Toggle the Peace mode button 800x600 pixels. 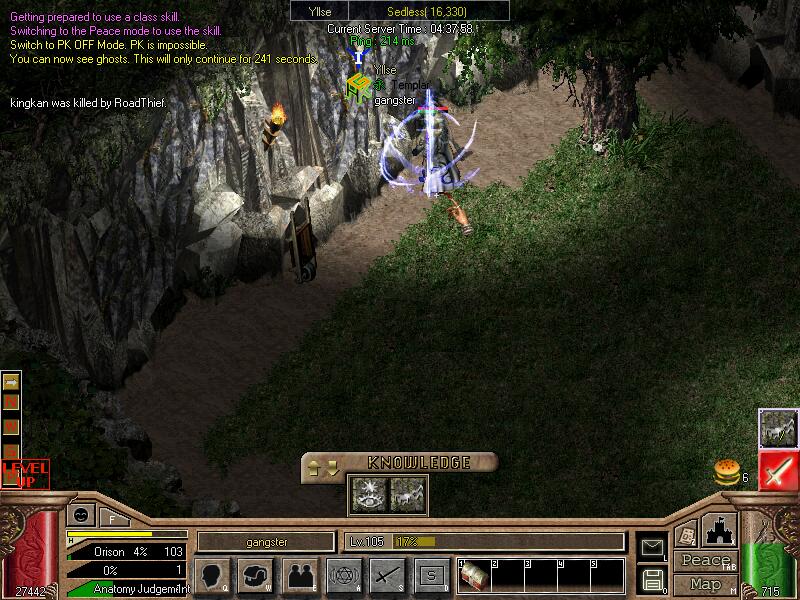705,560
